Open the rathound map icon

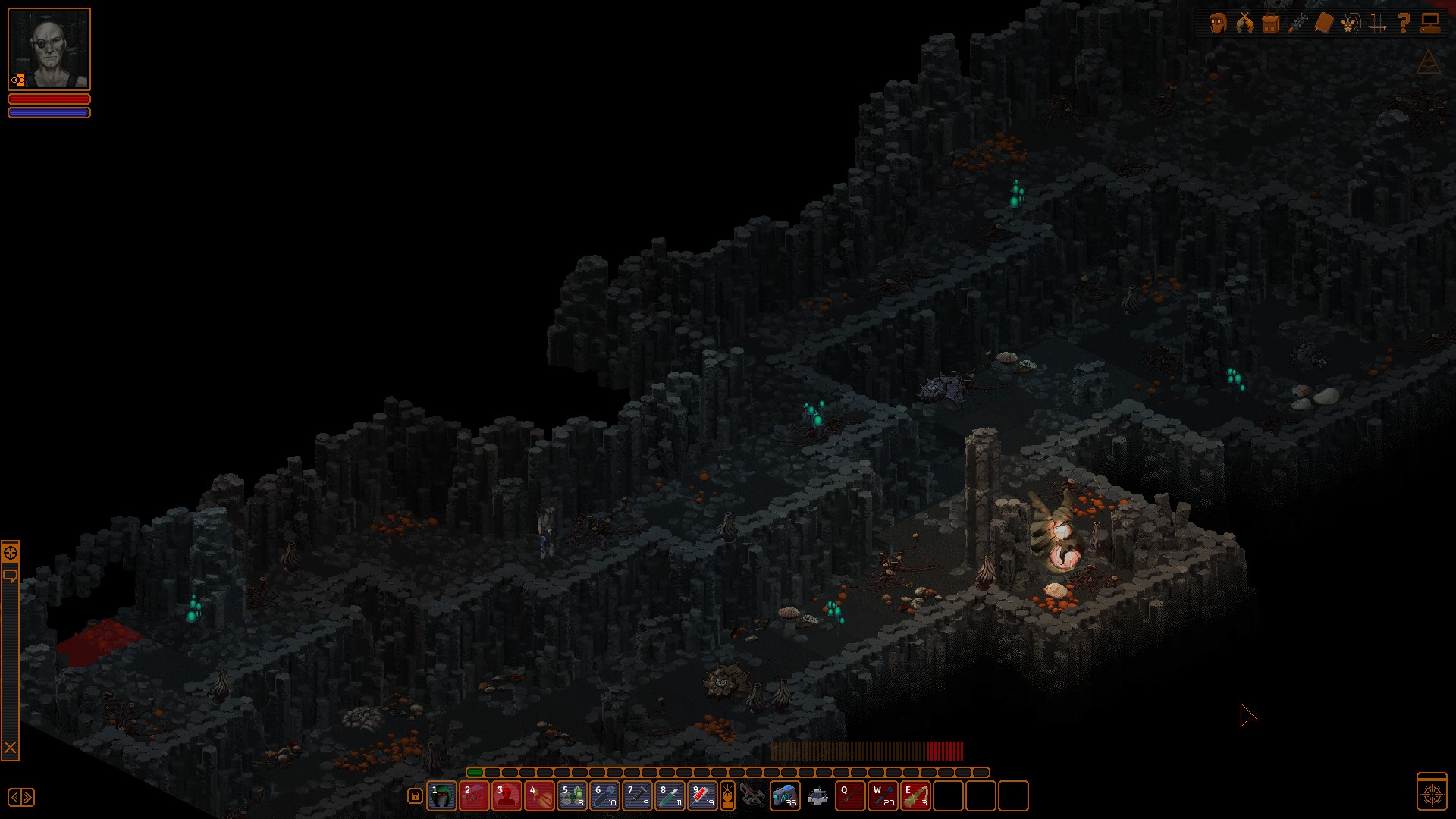pyautogui.click(x=1351, y=24)
